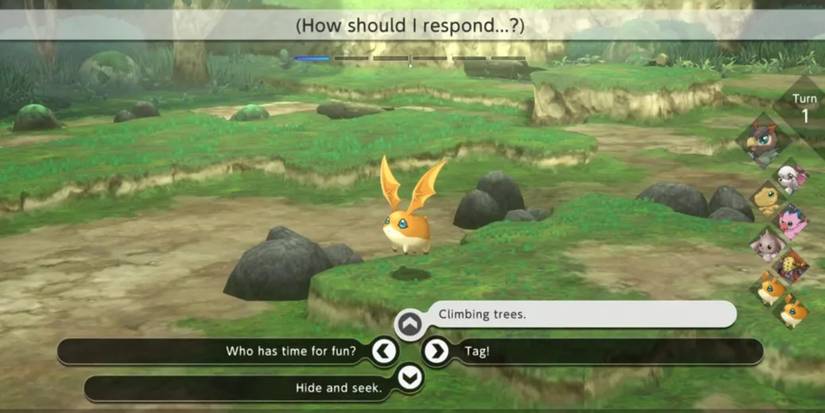The image size is (825, 413).
Task: Pick the "Hide and seek." reply
Action: pos(339,388)
